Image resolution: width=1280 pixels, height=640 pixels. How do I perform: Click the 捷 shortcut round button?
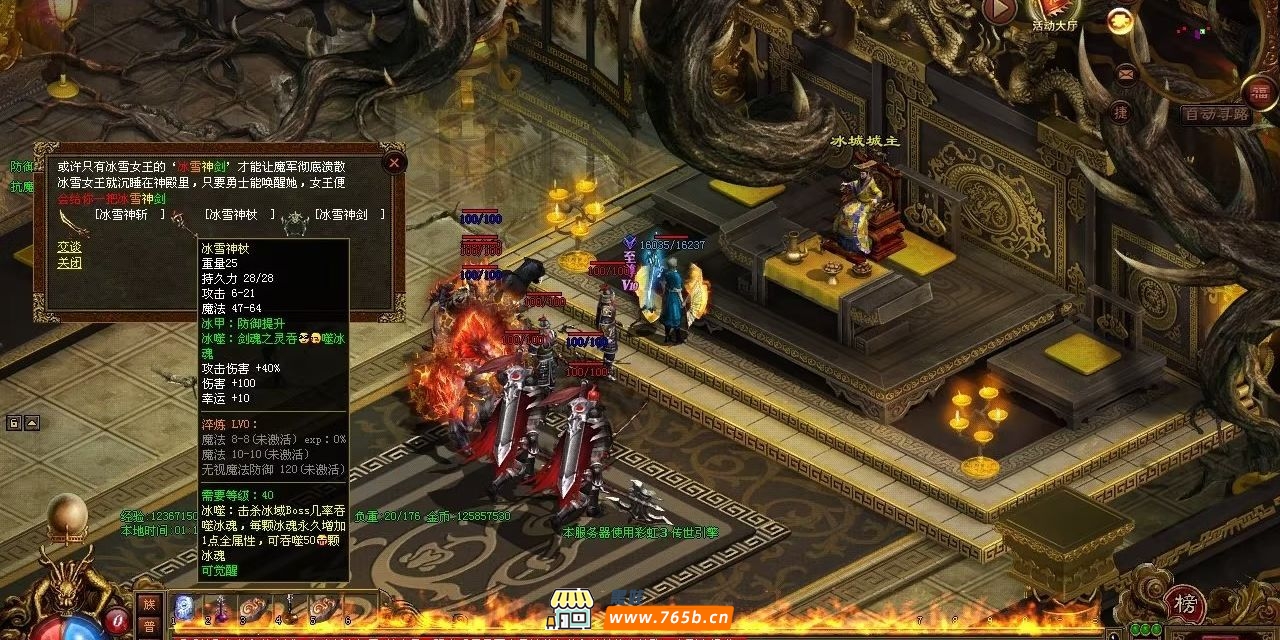(1121, 113)
